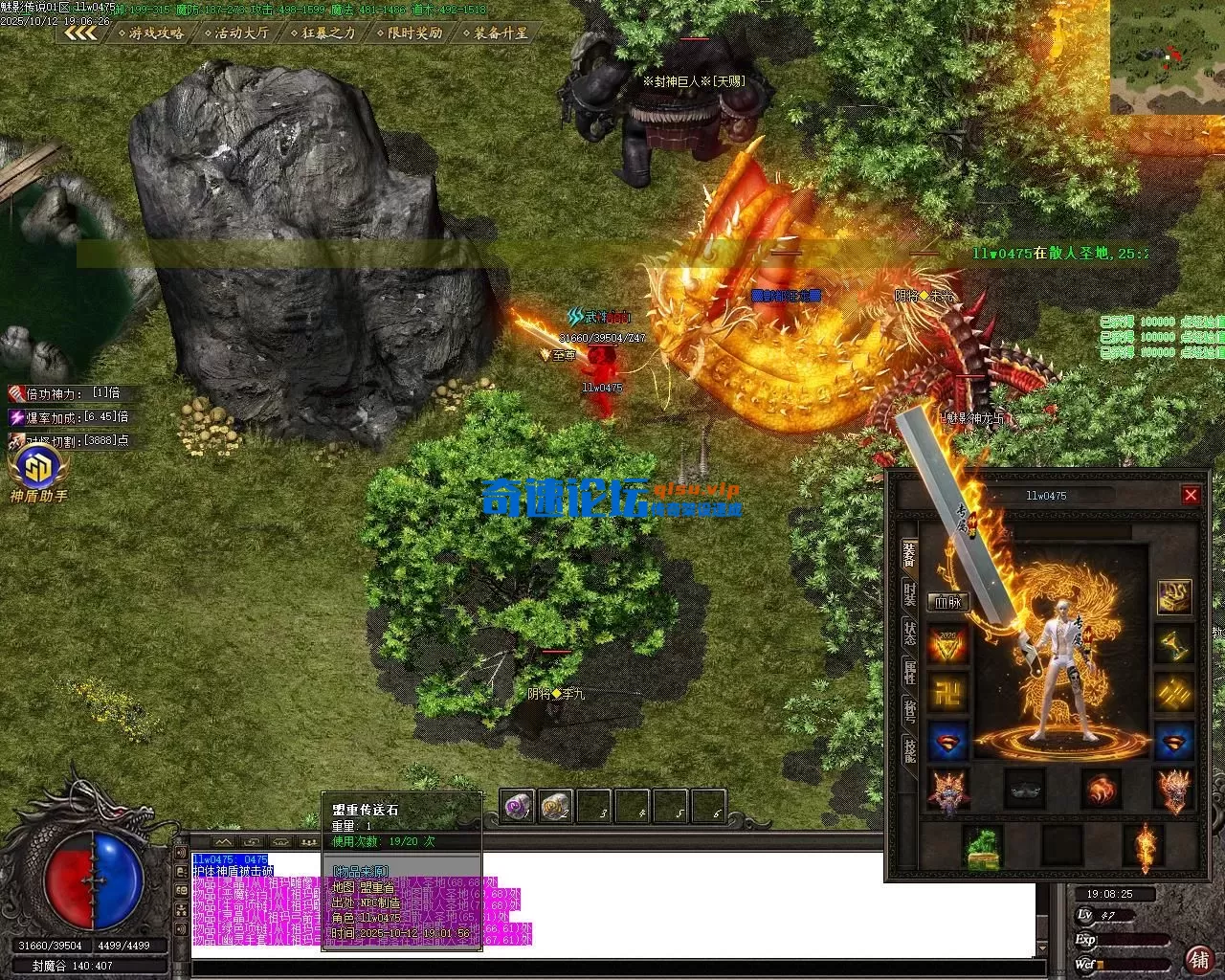Collapse the top menu with the triple-arrow button
This screenshot has width=1225, height=980.
[x=81, y=33]
